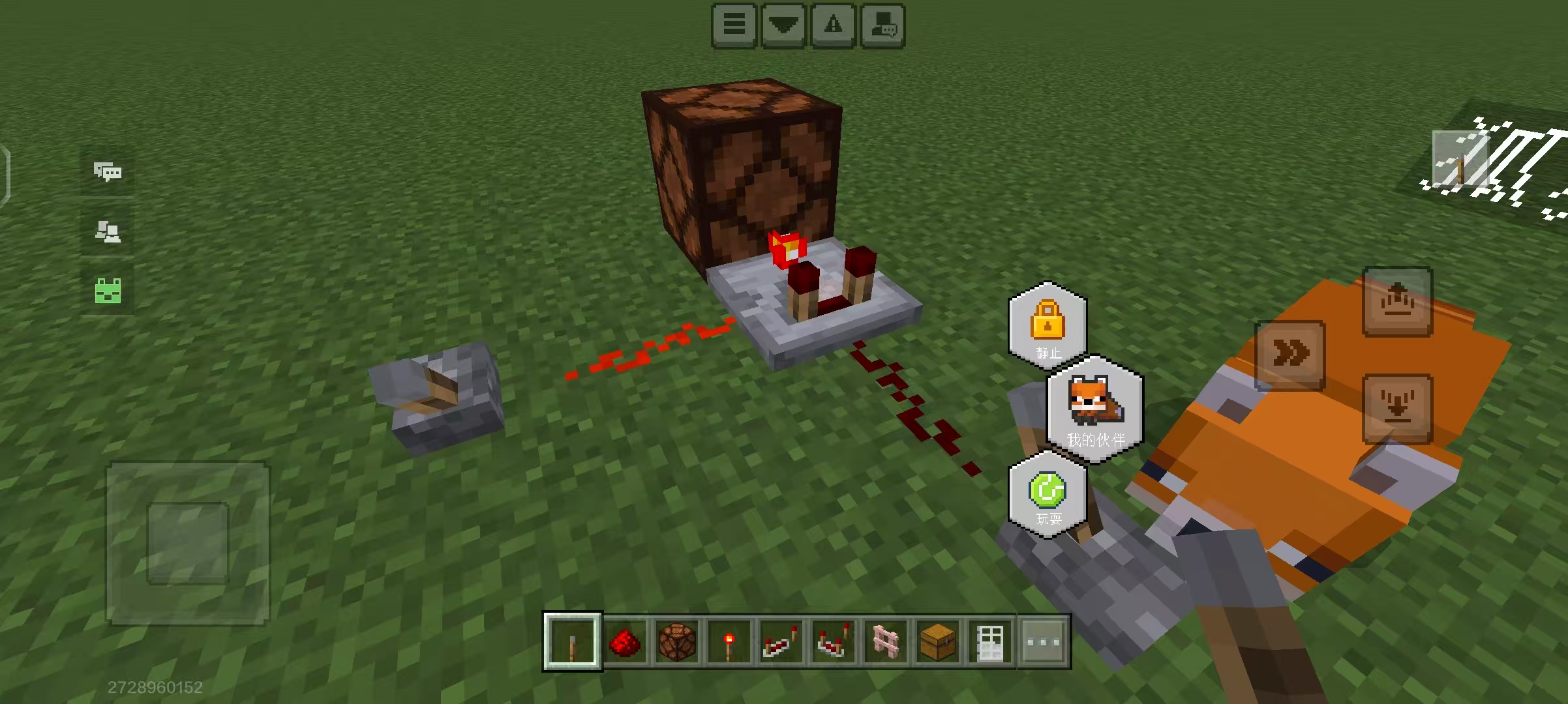
Task: Select the redstone torch hotbar slot
Action: click(x=729, y=642)
